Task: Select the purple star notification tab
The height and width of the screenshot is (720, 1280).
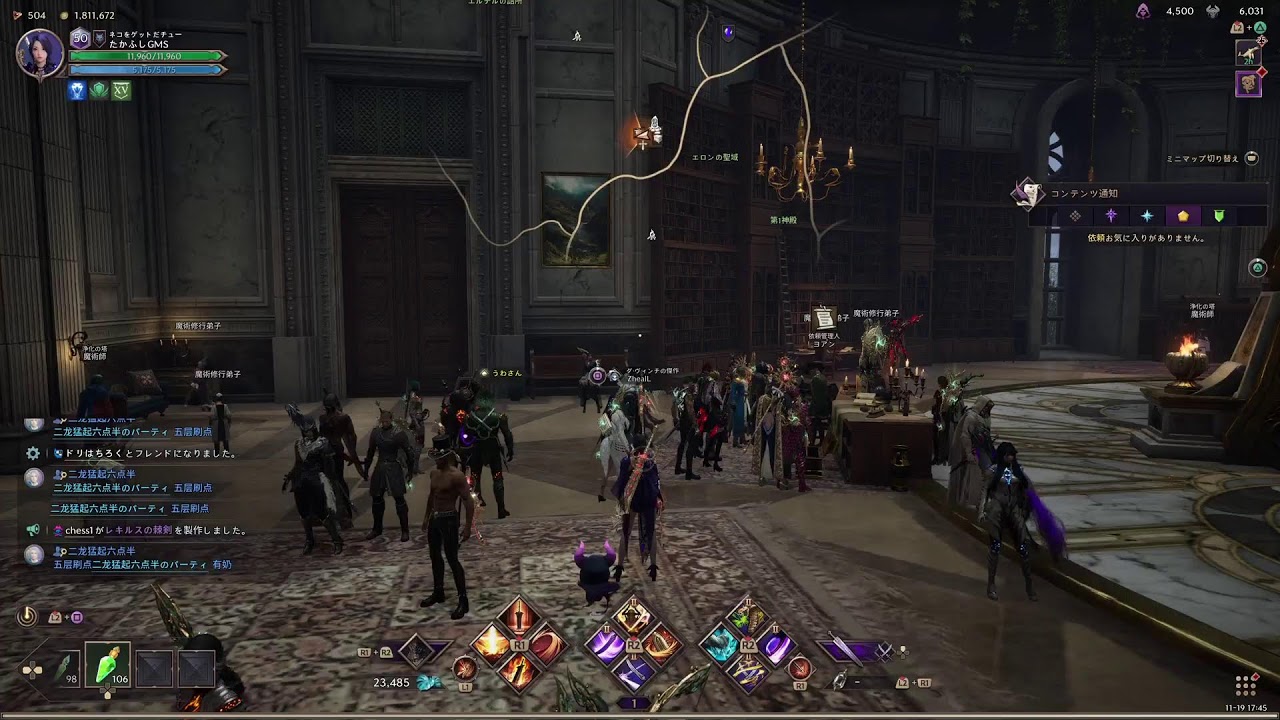Action: tap(1111, 216)
